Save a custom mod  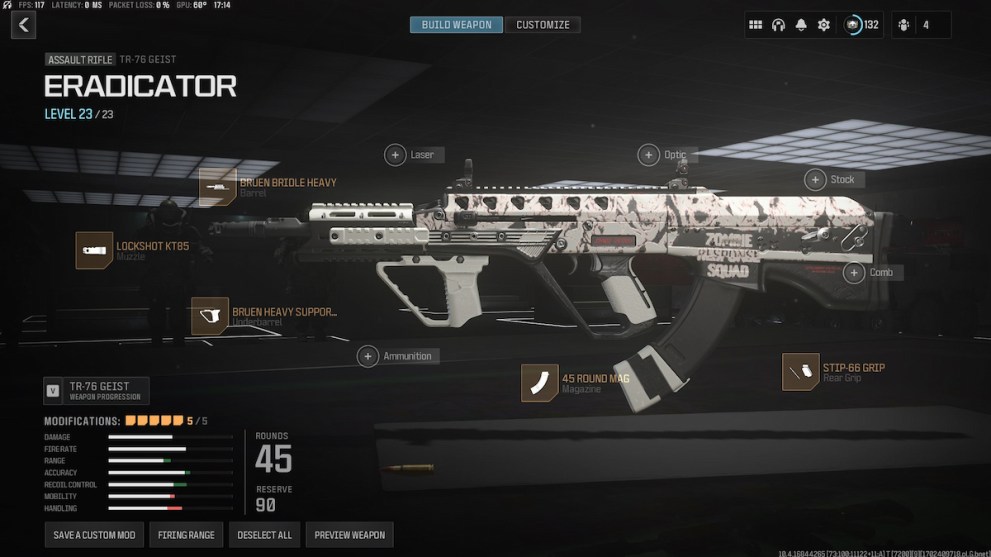coord(94,535)
